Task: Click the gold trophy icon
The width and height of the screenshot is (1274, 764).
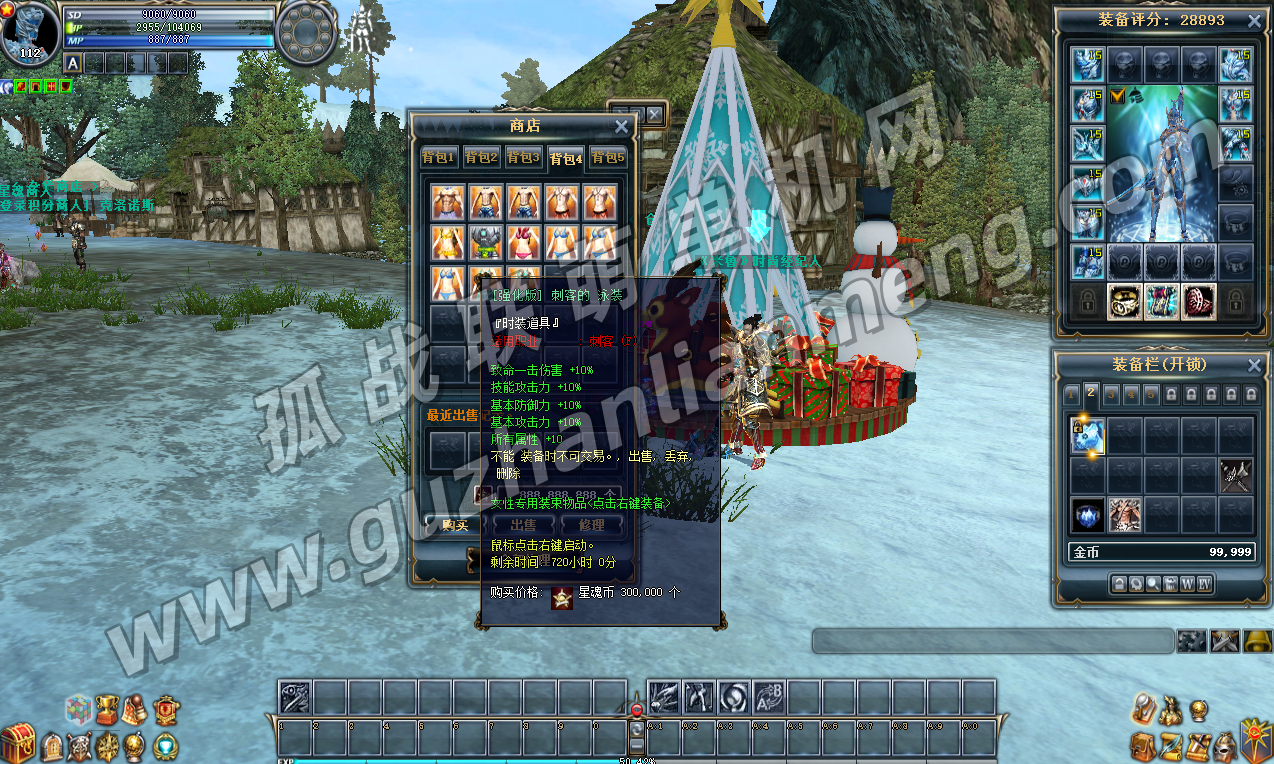Action: click(x=107, y=710)
